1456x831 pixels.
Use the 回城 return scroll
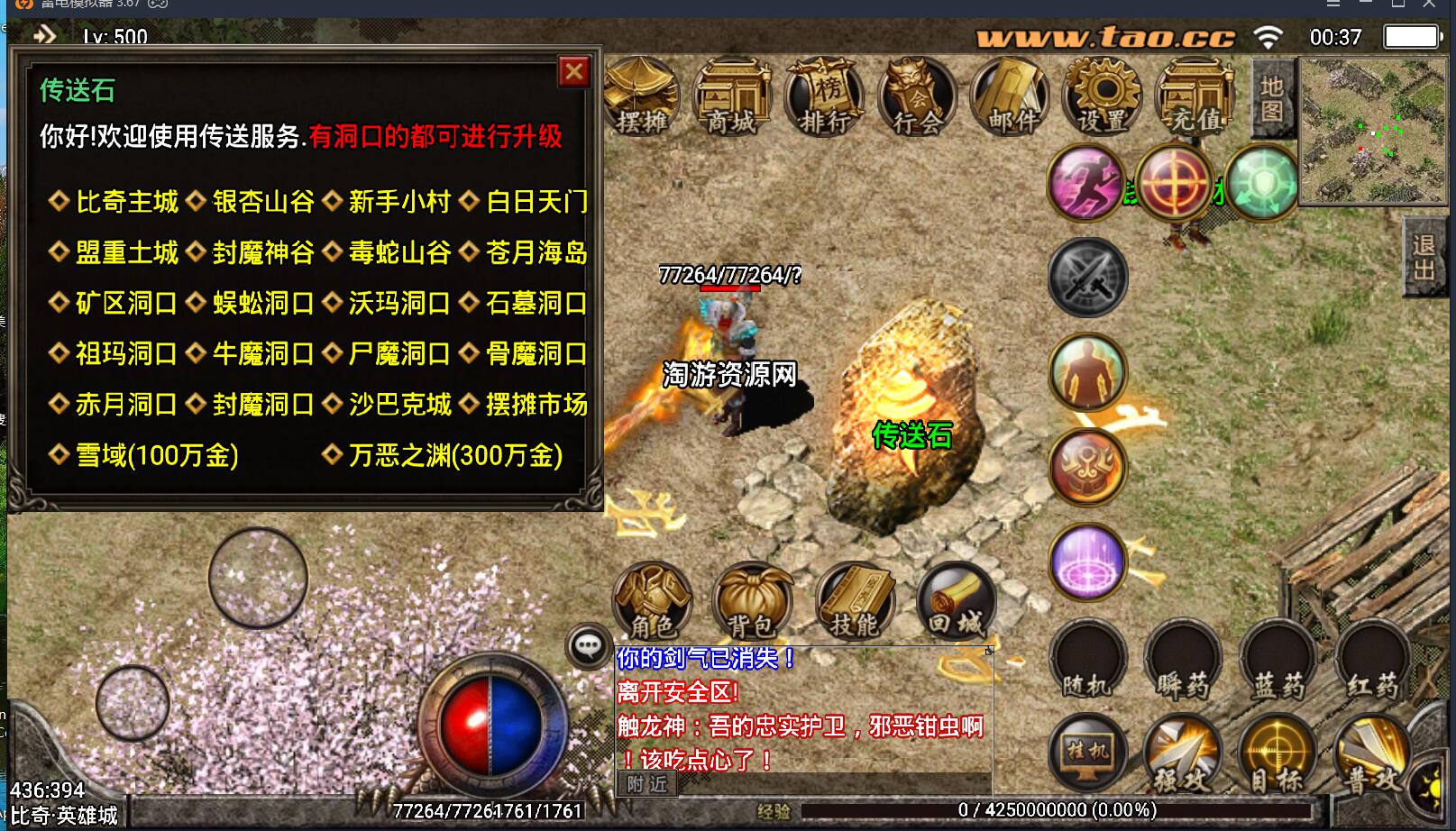[x=957, y=601]
